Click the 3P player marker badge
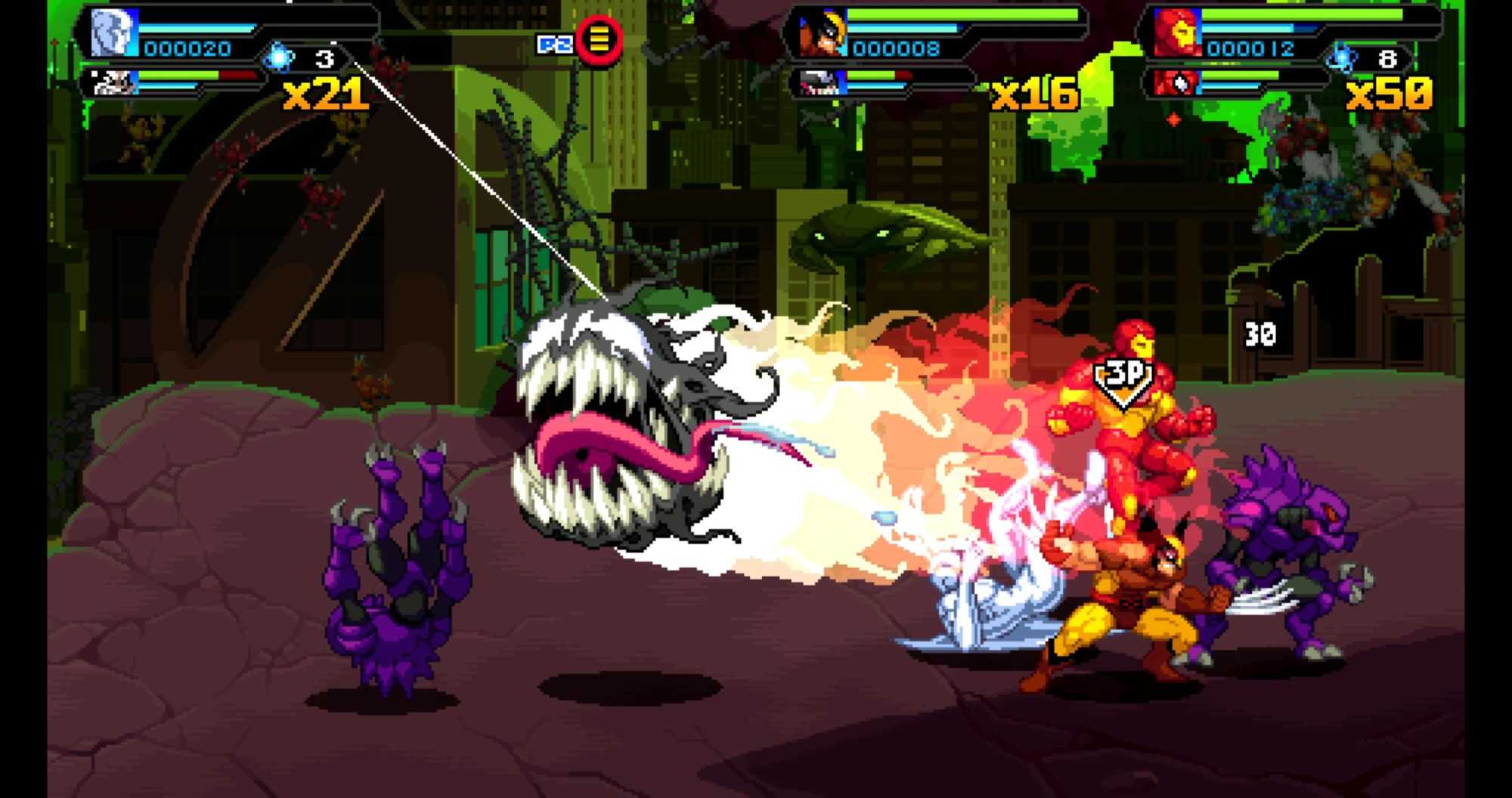 [x=1123, y=377]
